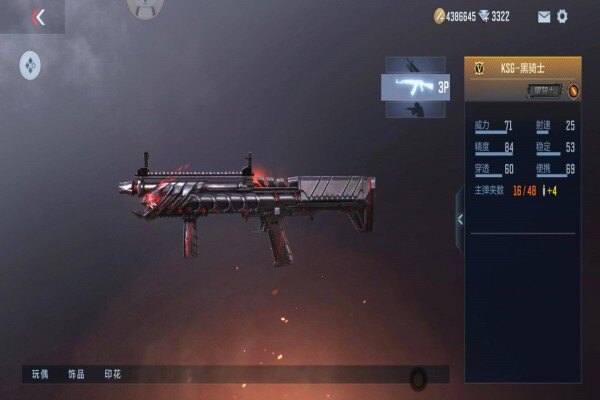This screenshot has height=400, width=600.
Task: Click the four-diamond round icon
Action: [30, 66]
